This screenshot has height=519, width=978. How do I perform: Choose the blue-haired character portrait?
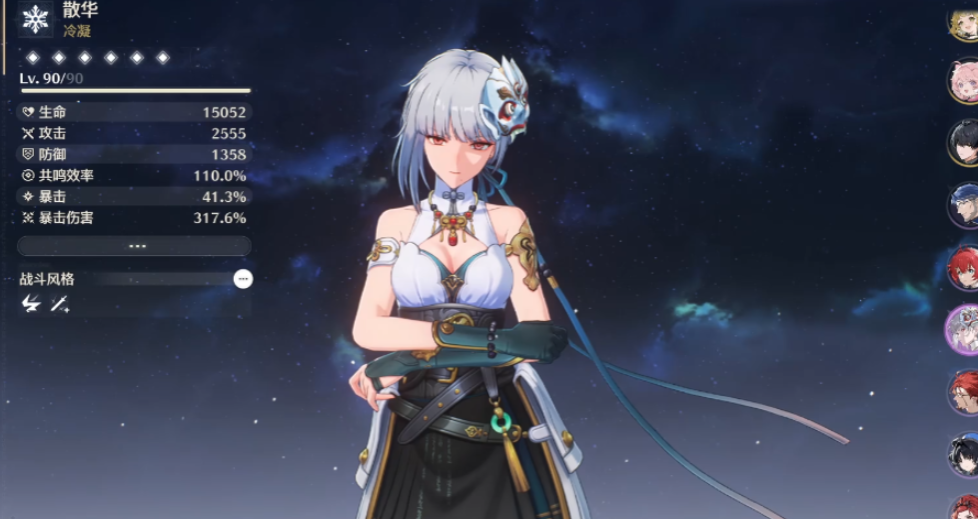[964, 205]
